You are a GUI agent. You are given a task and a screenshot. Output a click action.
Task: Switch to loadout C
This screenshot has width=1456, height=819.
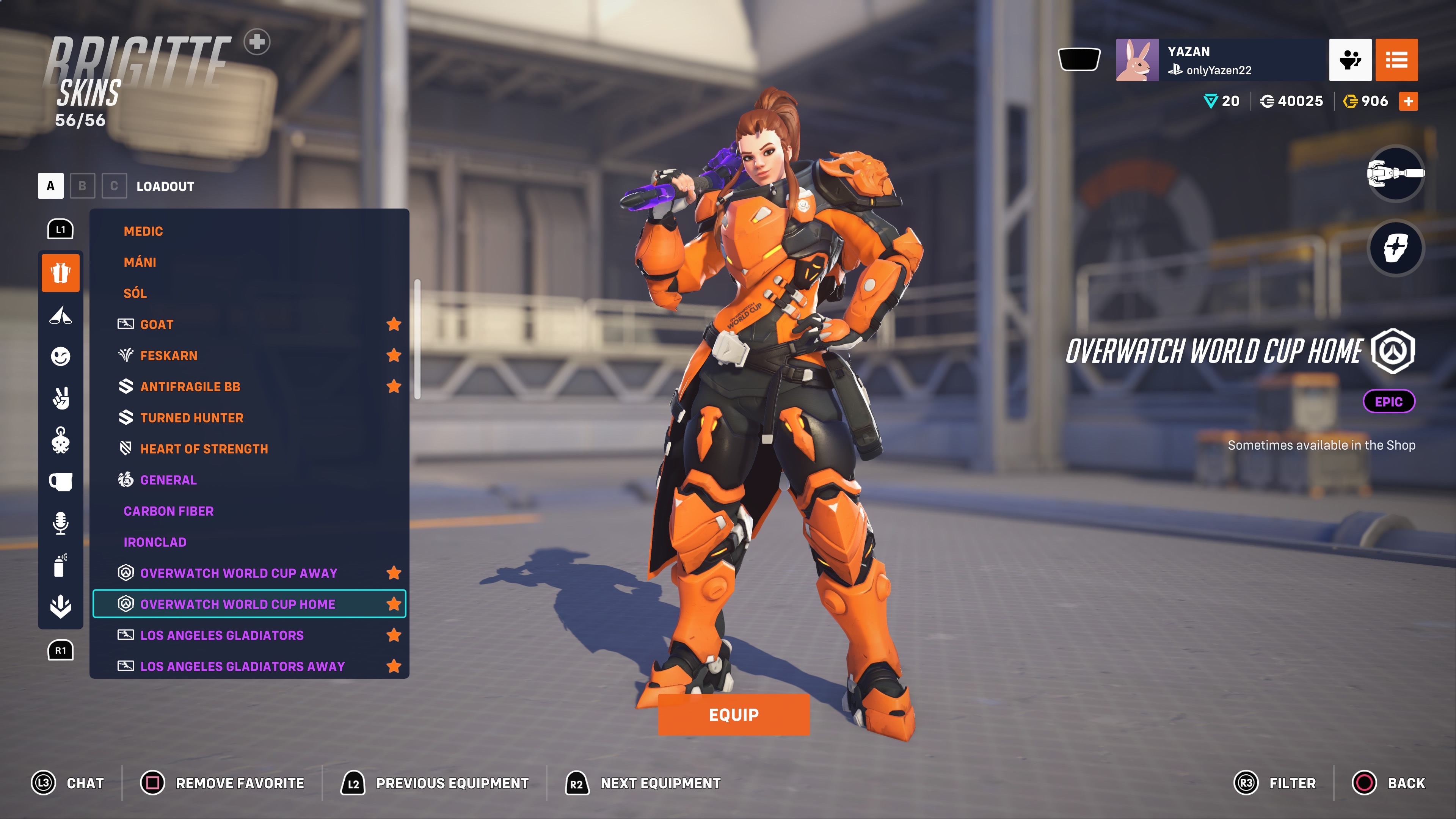[114, 186]
